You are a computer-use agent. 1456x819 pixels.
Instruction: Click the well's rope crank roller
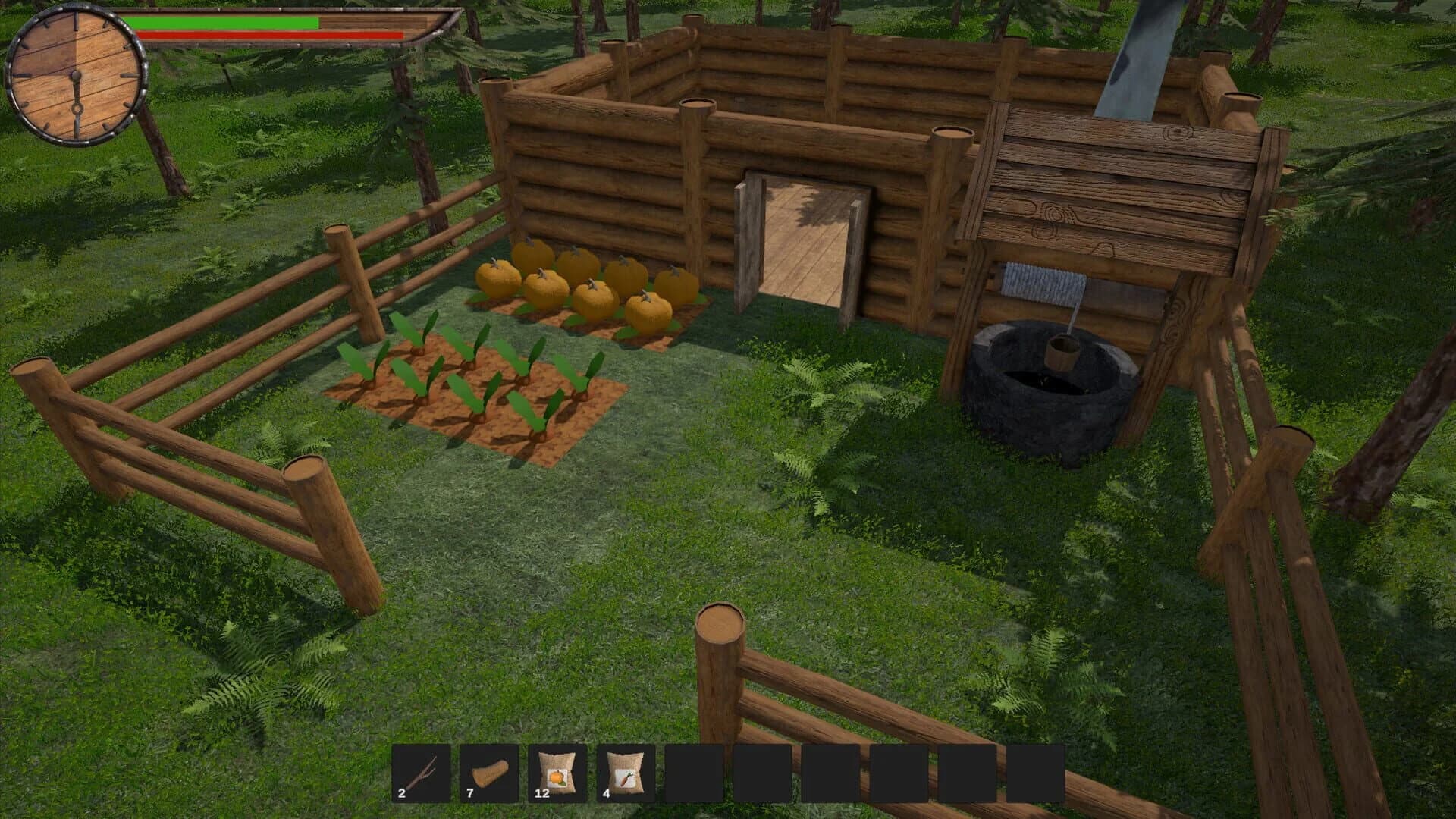1043,281
